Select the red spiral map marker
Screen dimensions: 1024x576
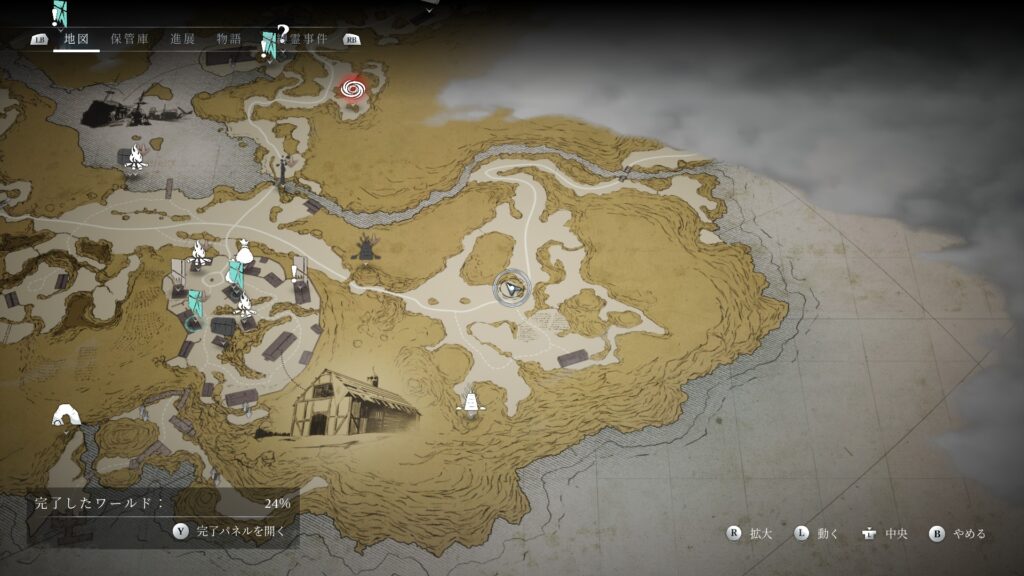pyautogui.click(x=351, y=91)
